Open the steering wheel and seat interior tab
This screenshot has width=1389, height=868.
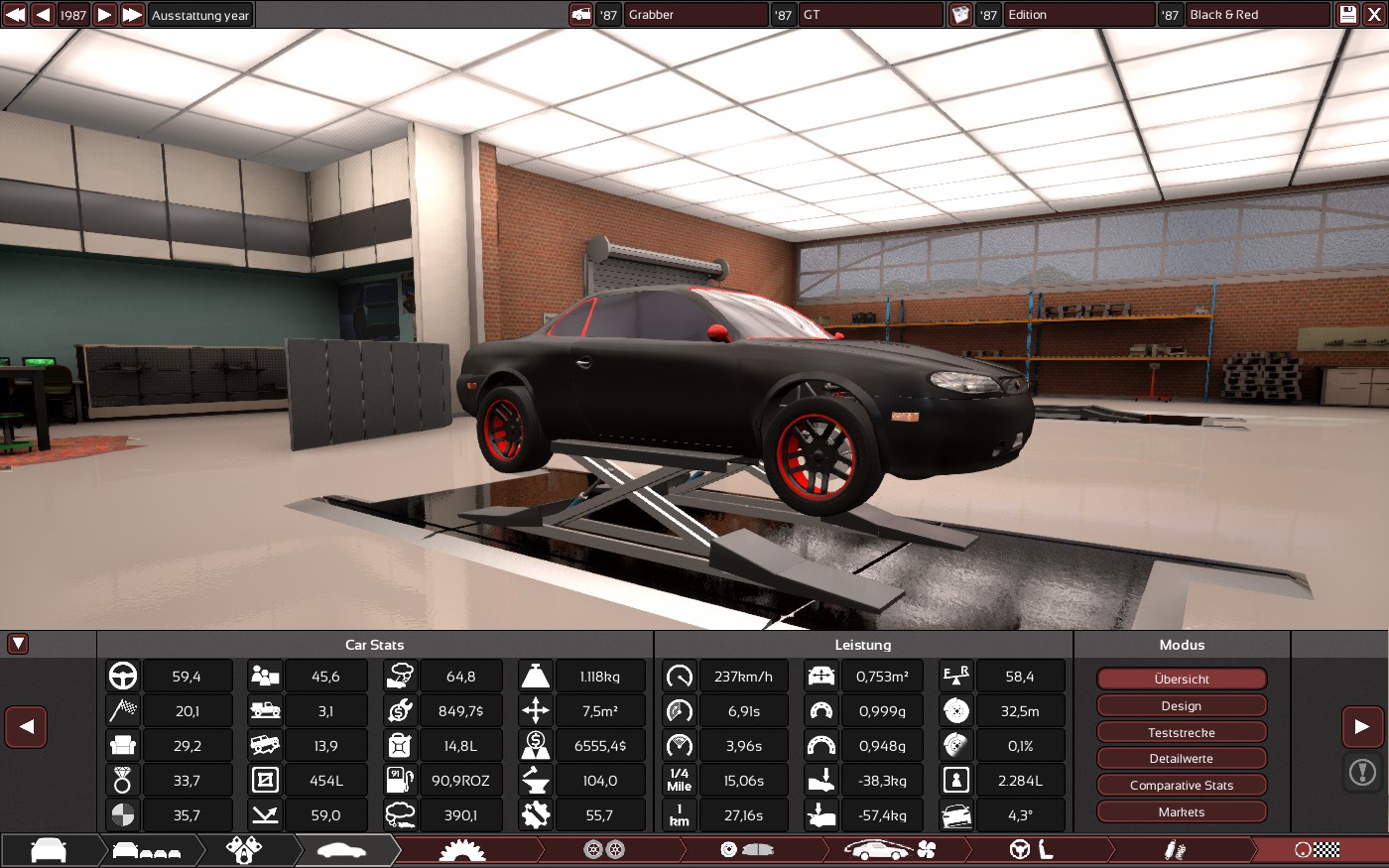[1032, 850]
